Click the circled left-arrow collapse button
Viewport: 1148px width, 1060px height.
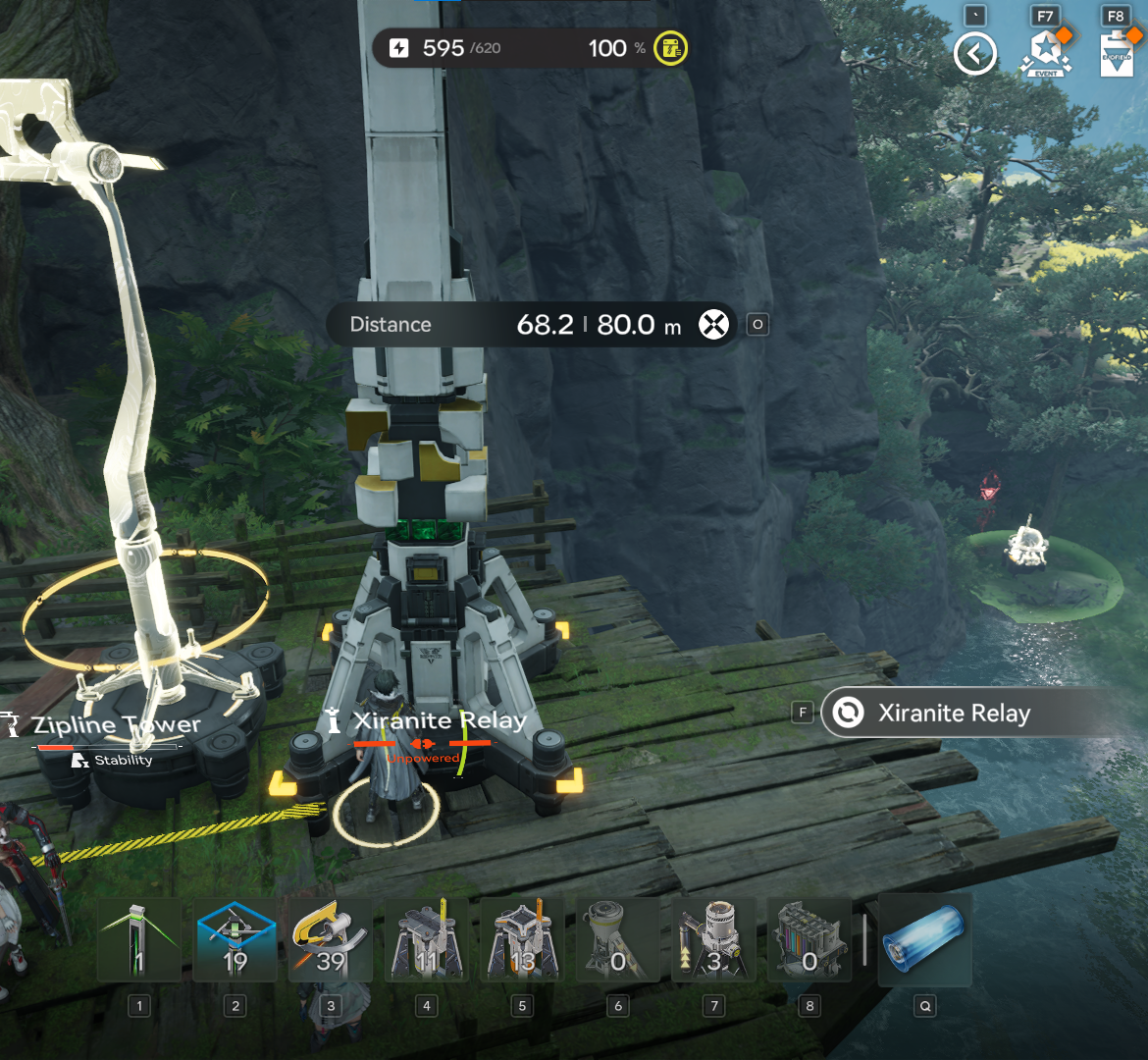975,54
